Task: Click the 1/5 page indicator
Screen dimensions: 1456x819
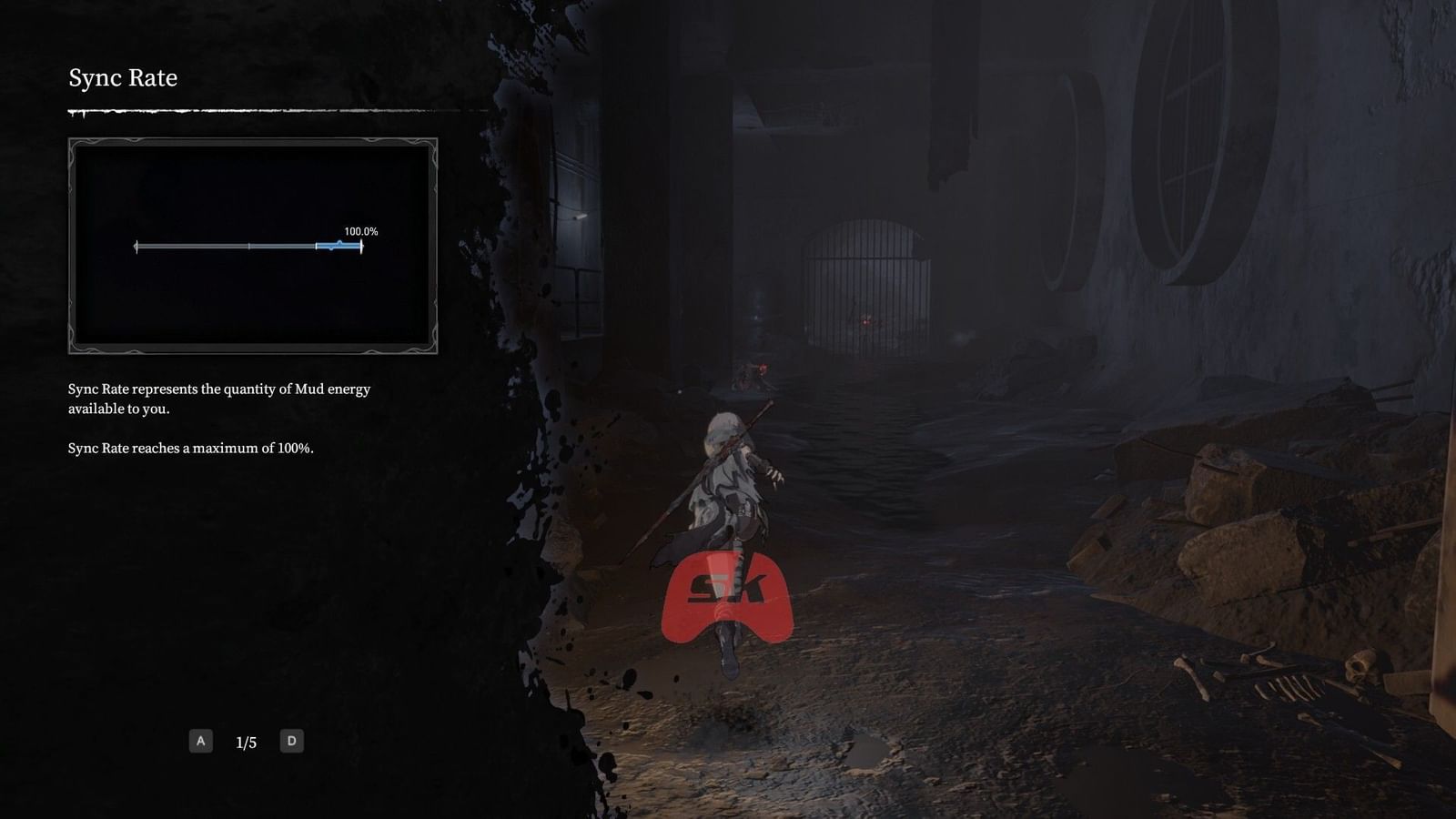Action: pyautogui.click(x=246, y=741)
